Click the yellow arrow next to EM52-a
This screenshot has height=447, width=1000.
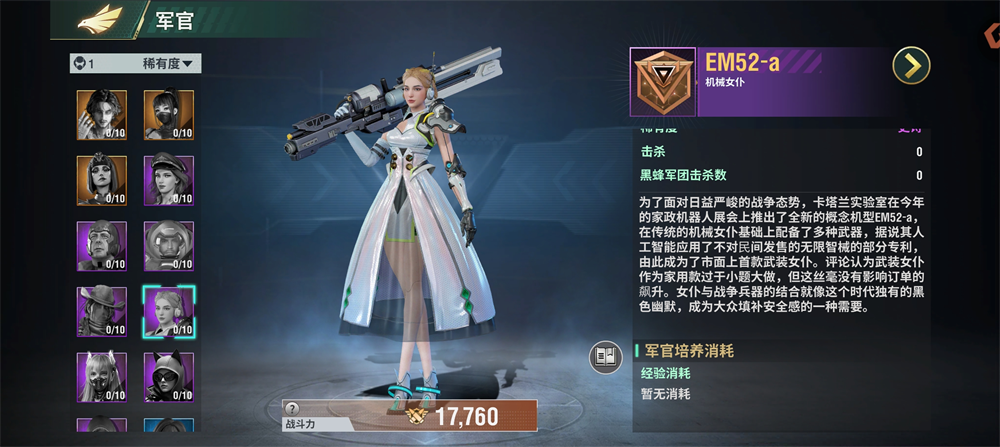pyautogui.click(x=911, y=66)
